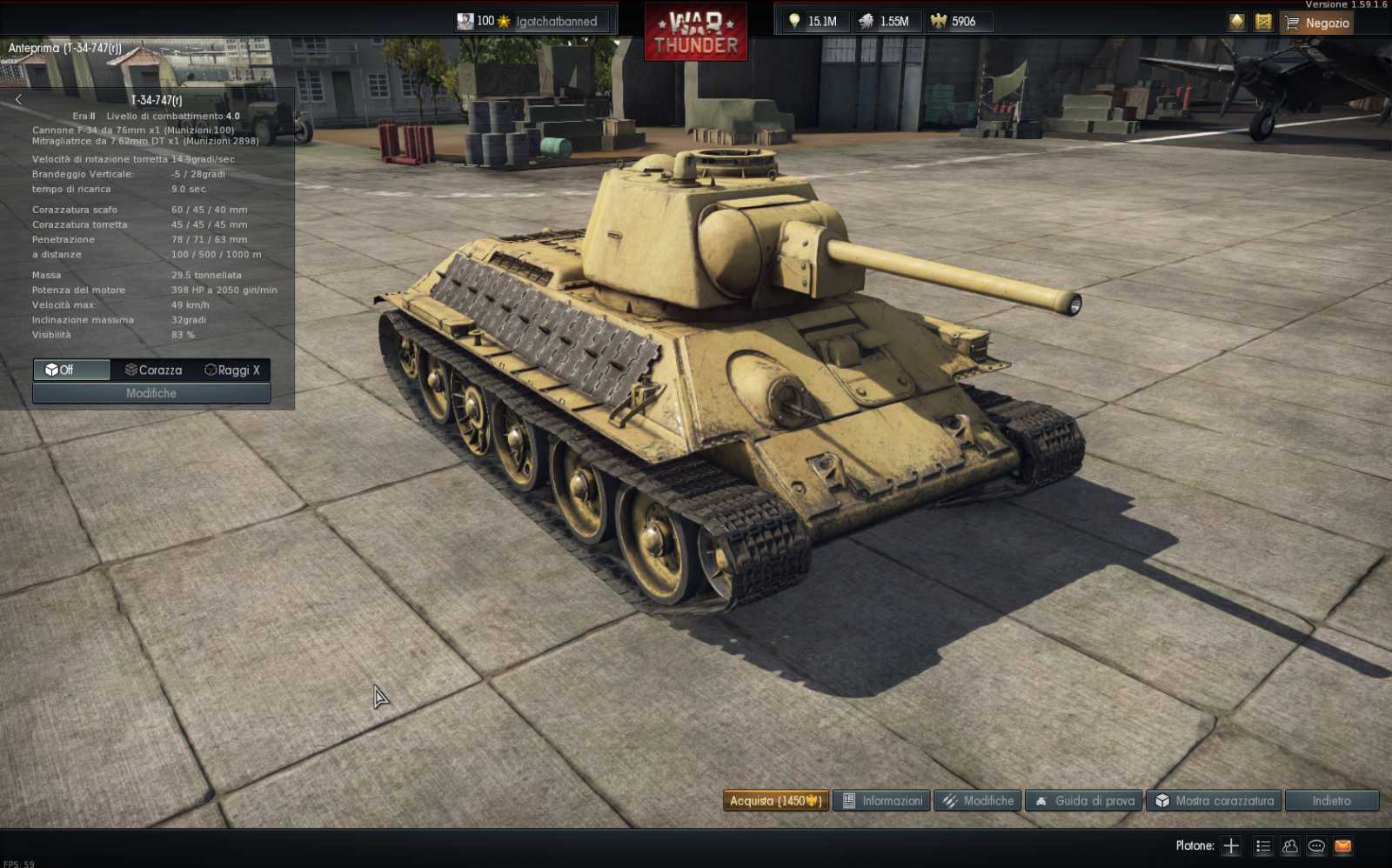Collapse the T-34-747(r) info panel arrow
The height and width of the screenshot is (868, 1392).
click(18, 98)
